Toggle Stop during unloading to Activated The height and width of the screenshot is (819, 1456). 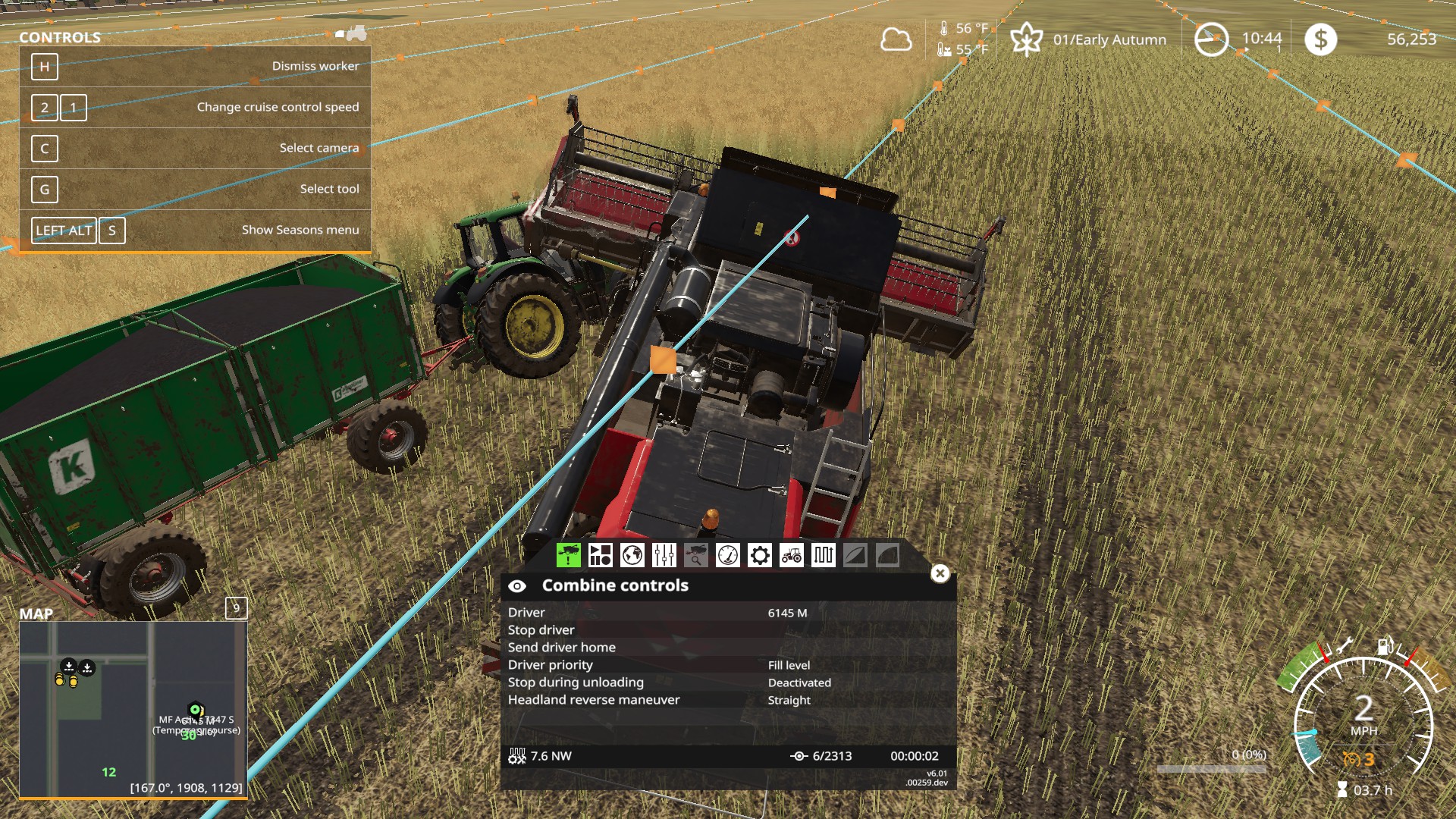[799, 682]
